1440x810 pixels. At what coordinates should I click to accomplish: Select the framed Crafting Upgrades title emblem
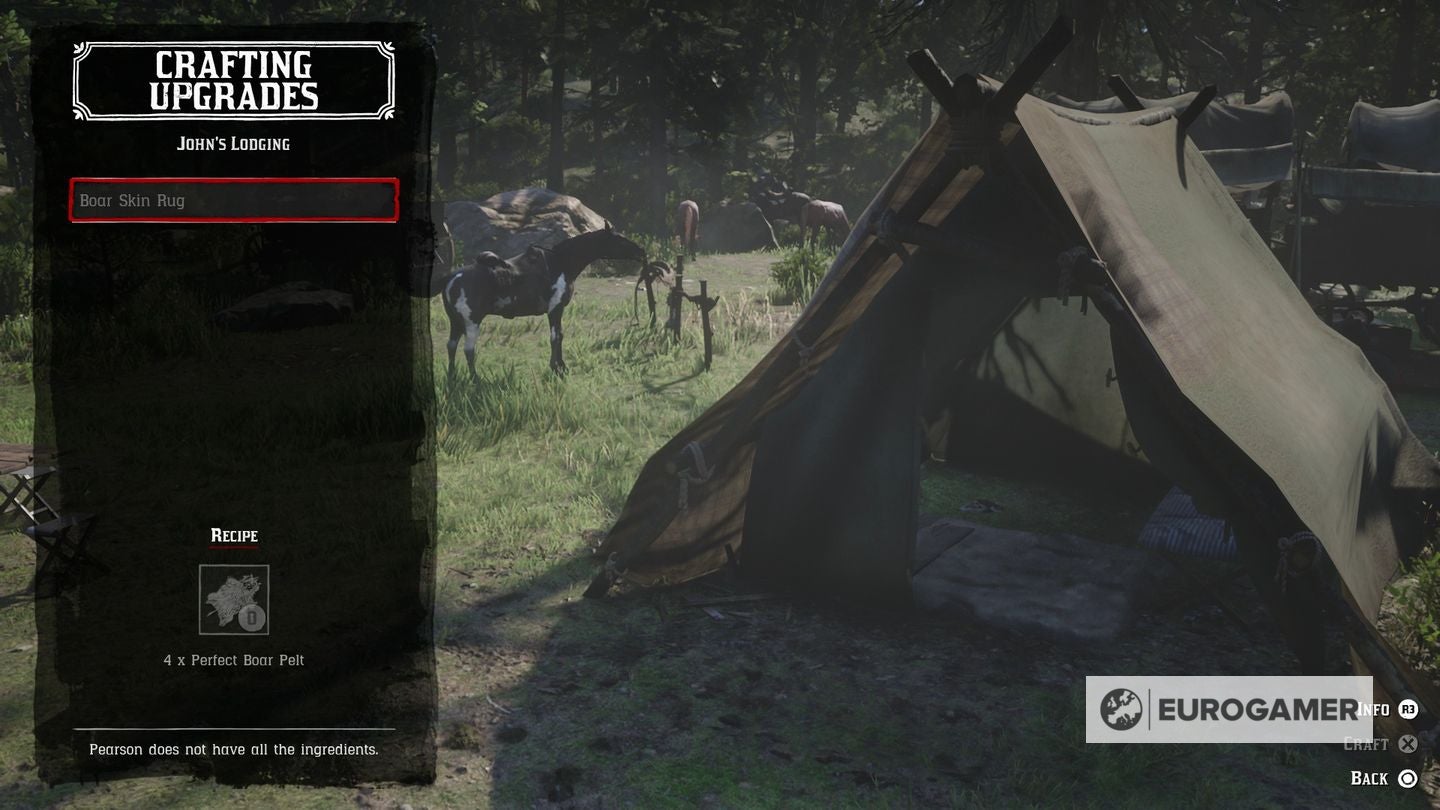[233, 80]
